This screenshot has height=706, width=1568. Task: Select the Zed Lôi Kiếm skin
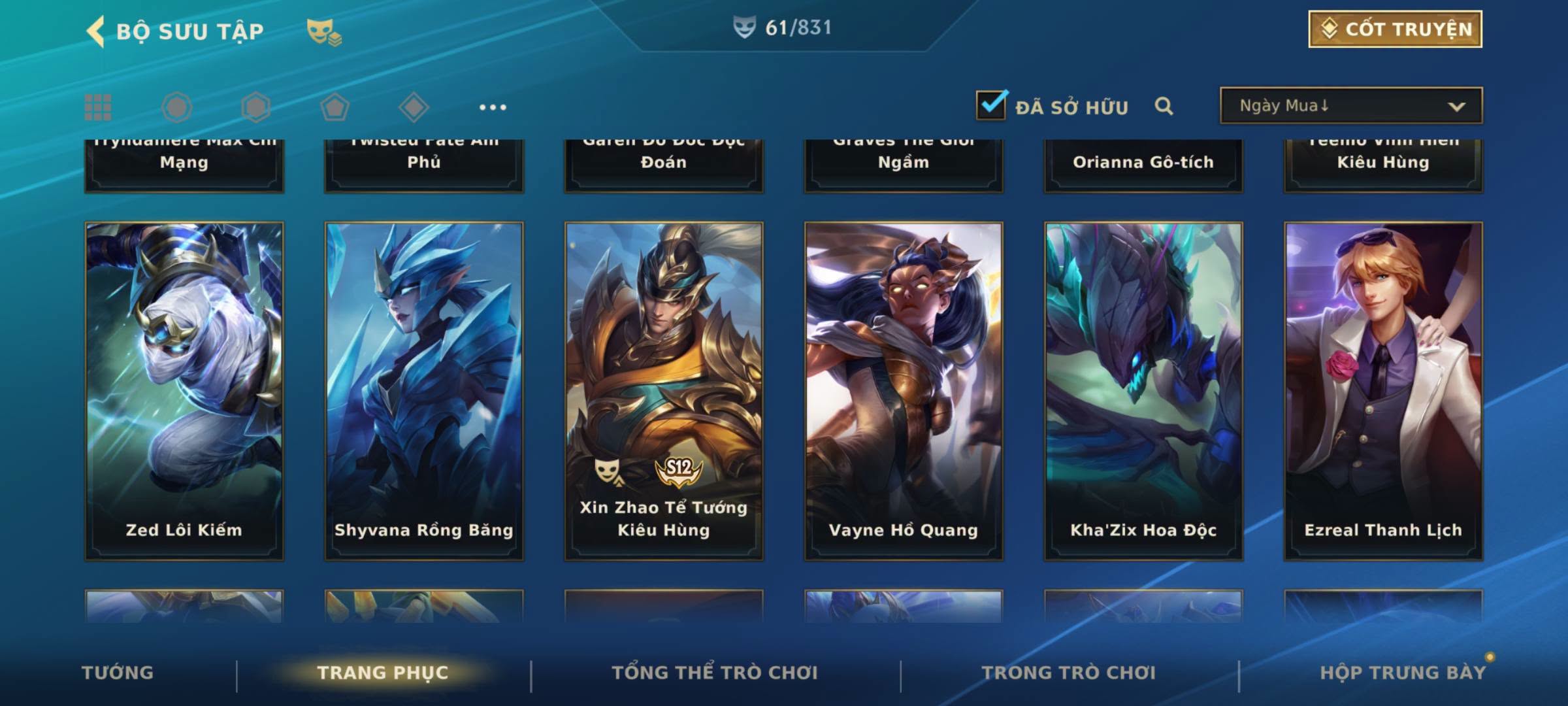pyautogui.click(x=184, y=391)
